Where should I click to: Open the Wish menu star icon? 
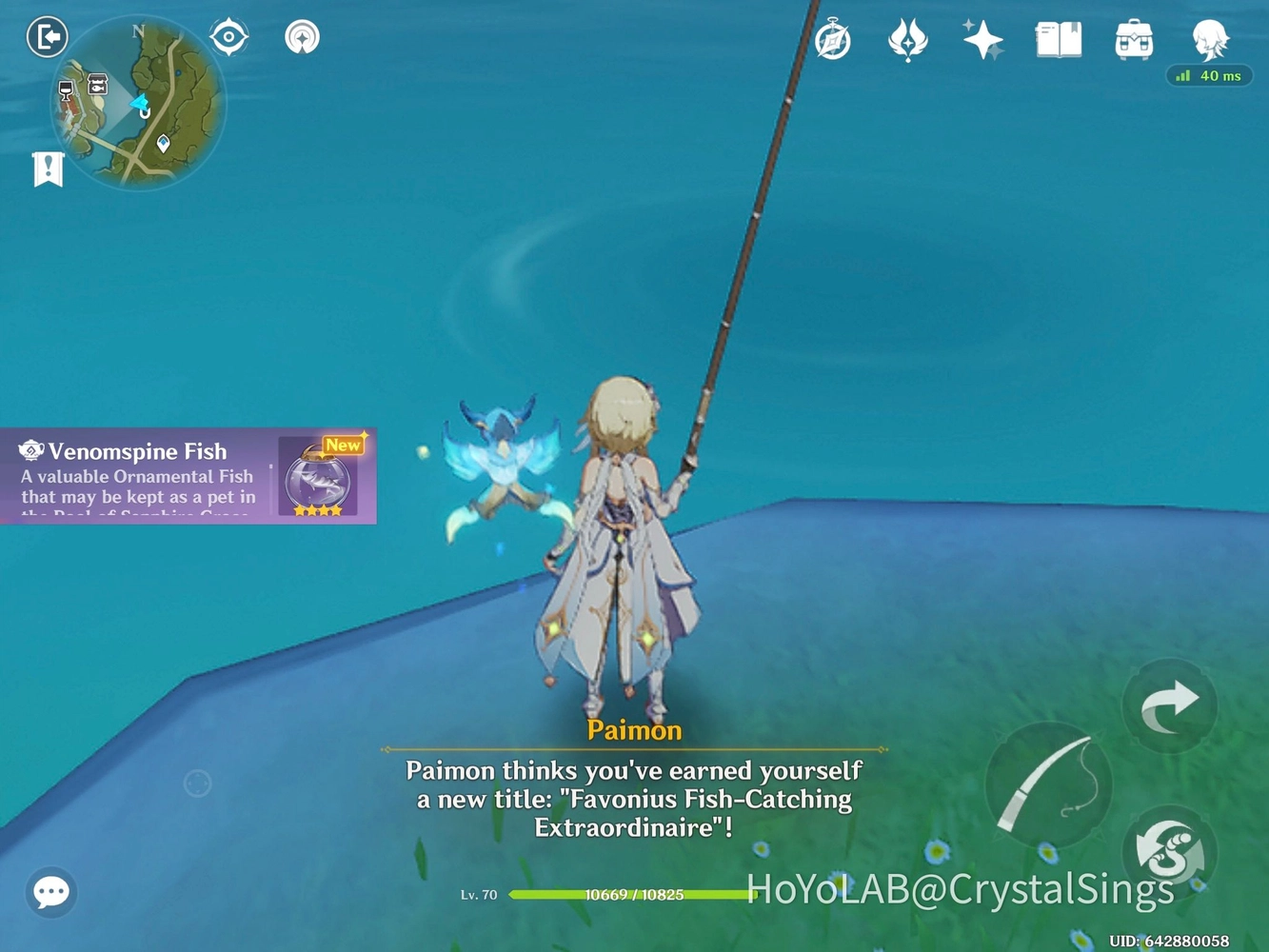pos(907,38)
